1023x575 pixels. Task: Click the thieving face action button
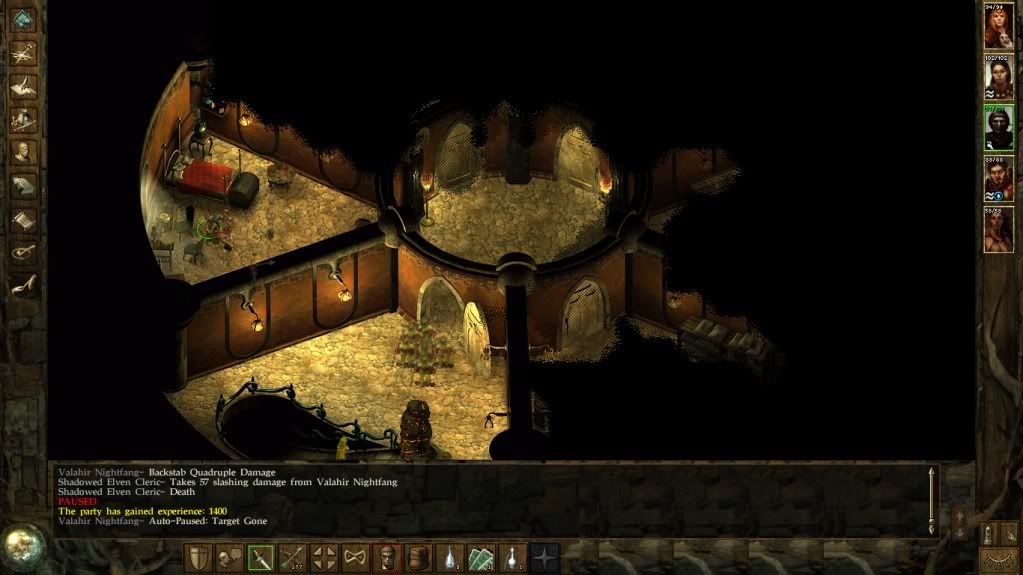click(x=387, y=558)
